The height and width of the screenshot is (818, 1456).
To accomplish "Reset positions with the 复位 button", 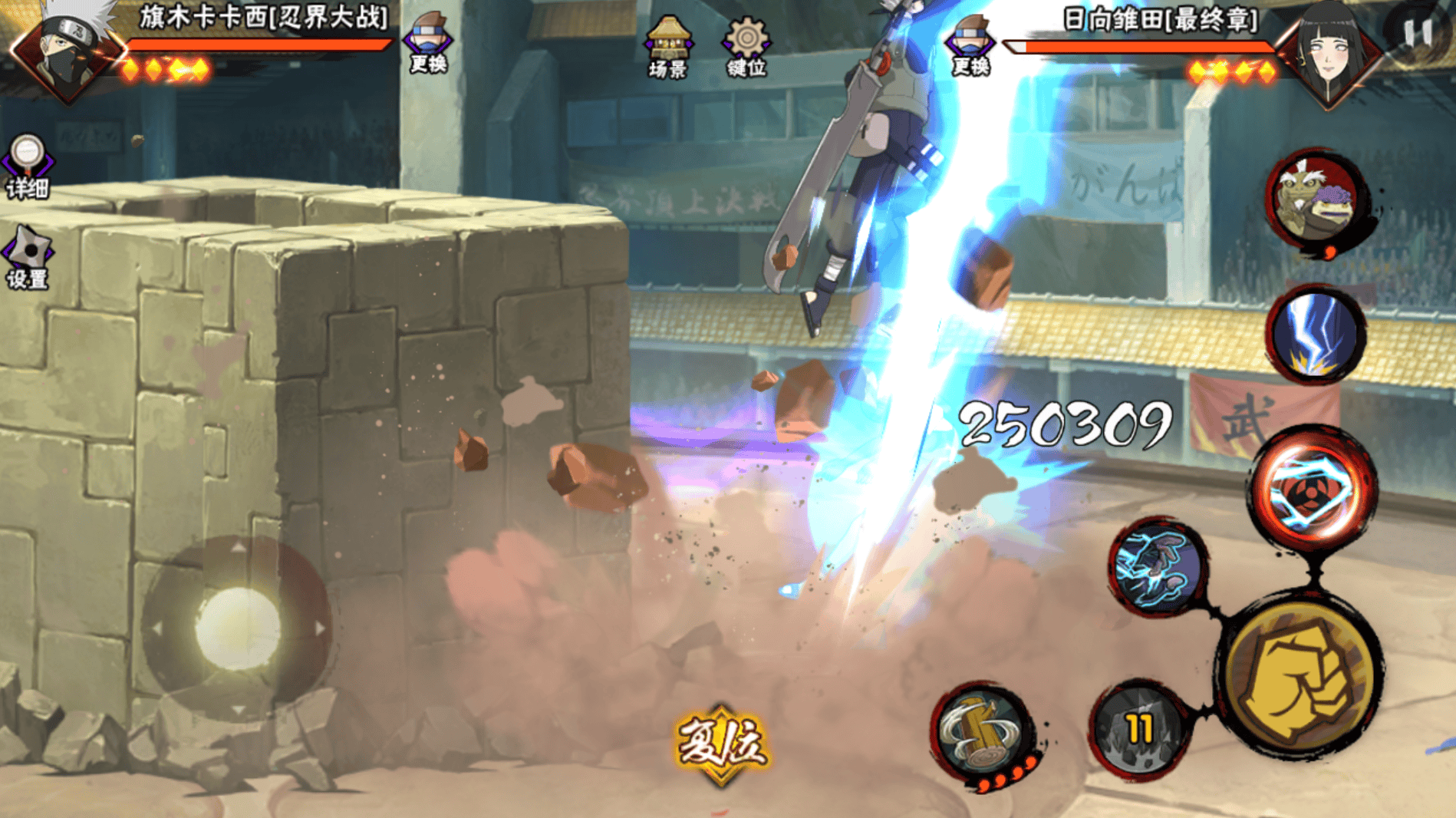I will tap(721, 743).
